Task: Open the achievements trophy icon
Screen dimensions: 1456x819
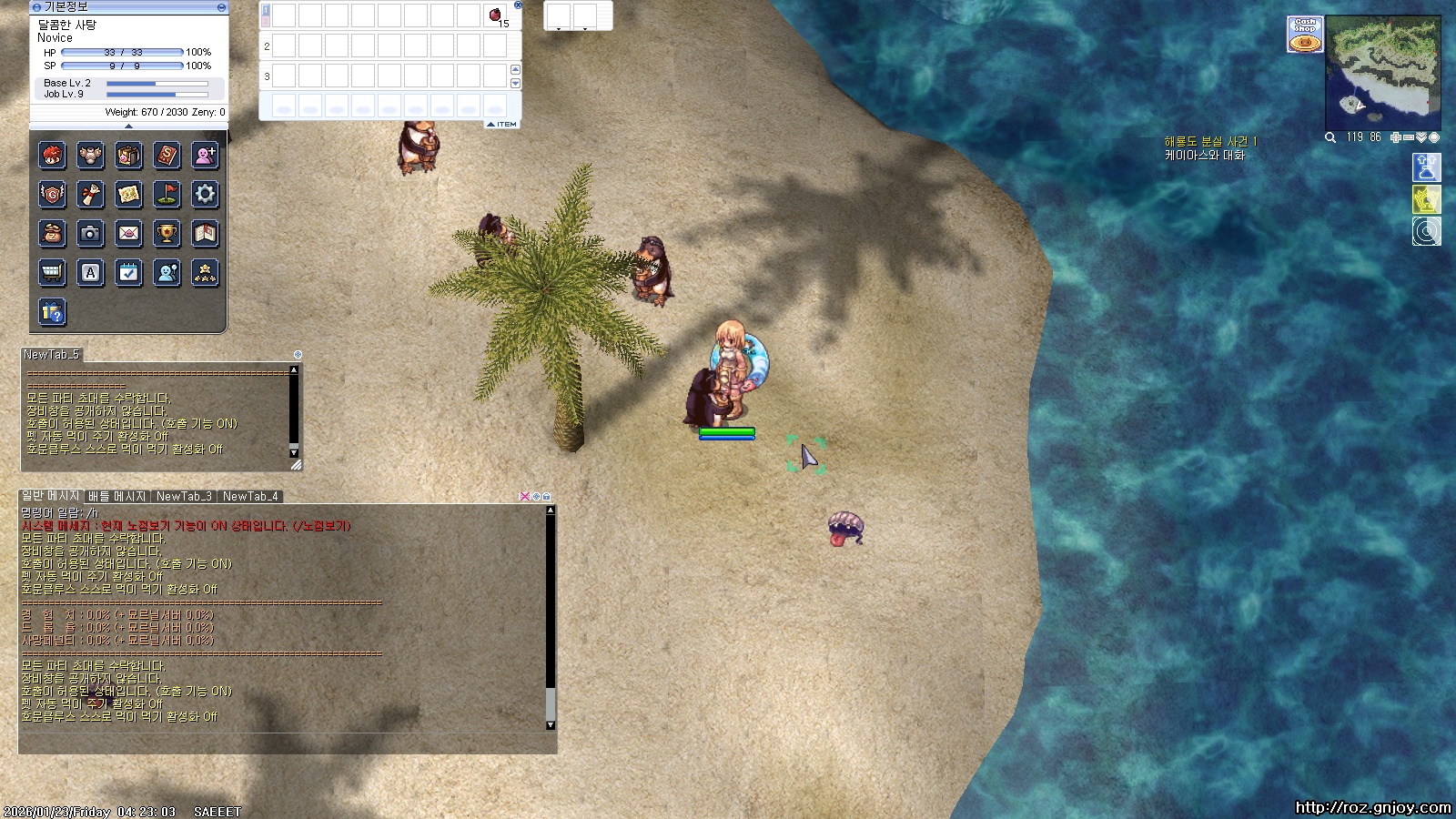Action: pos(167,234)
